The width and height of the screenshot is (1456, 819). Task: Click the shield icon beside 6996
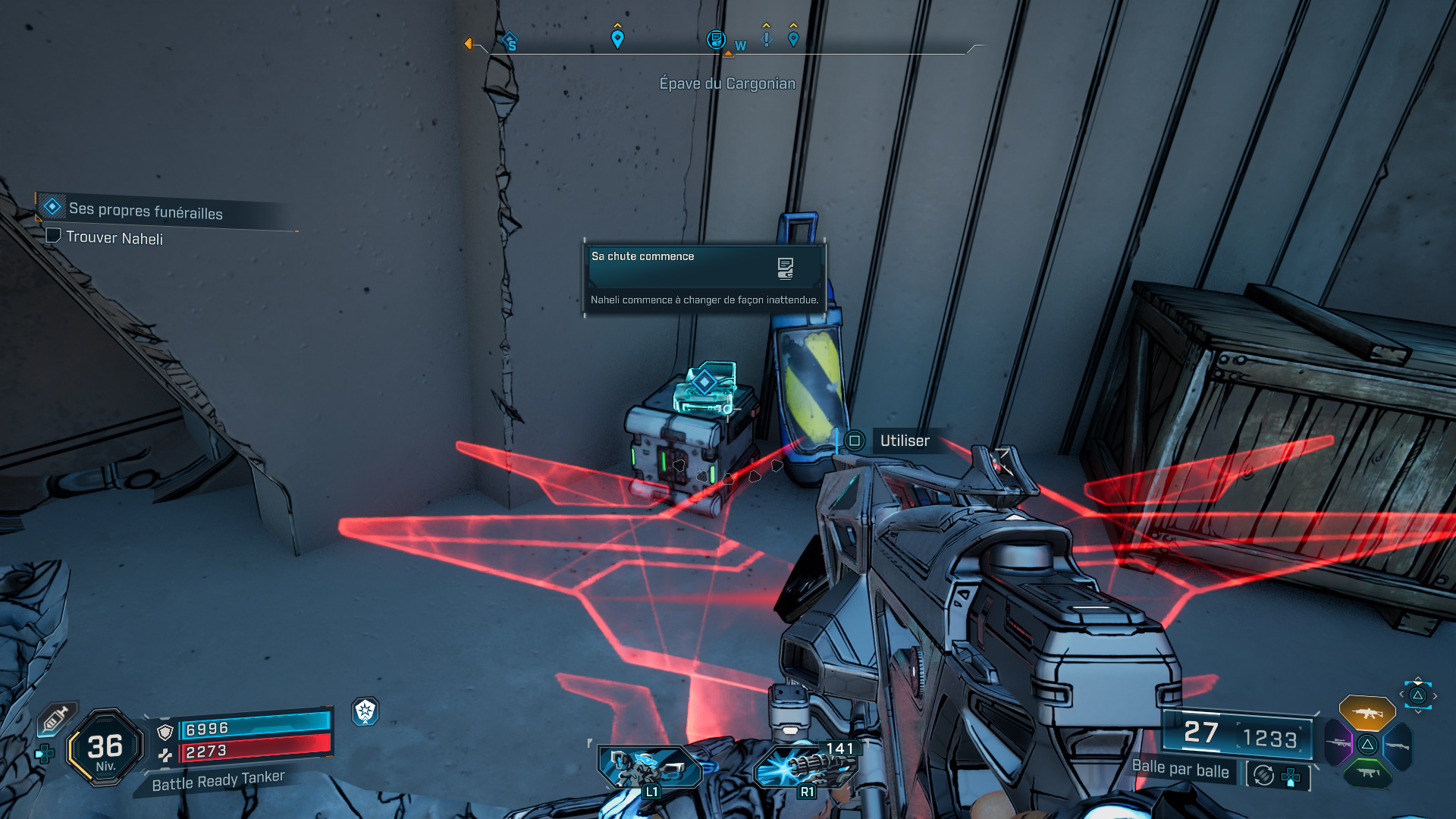click(165, 730)
